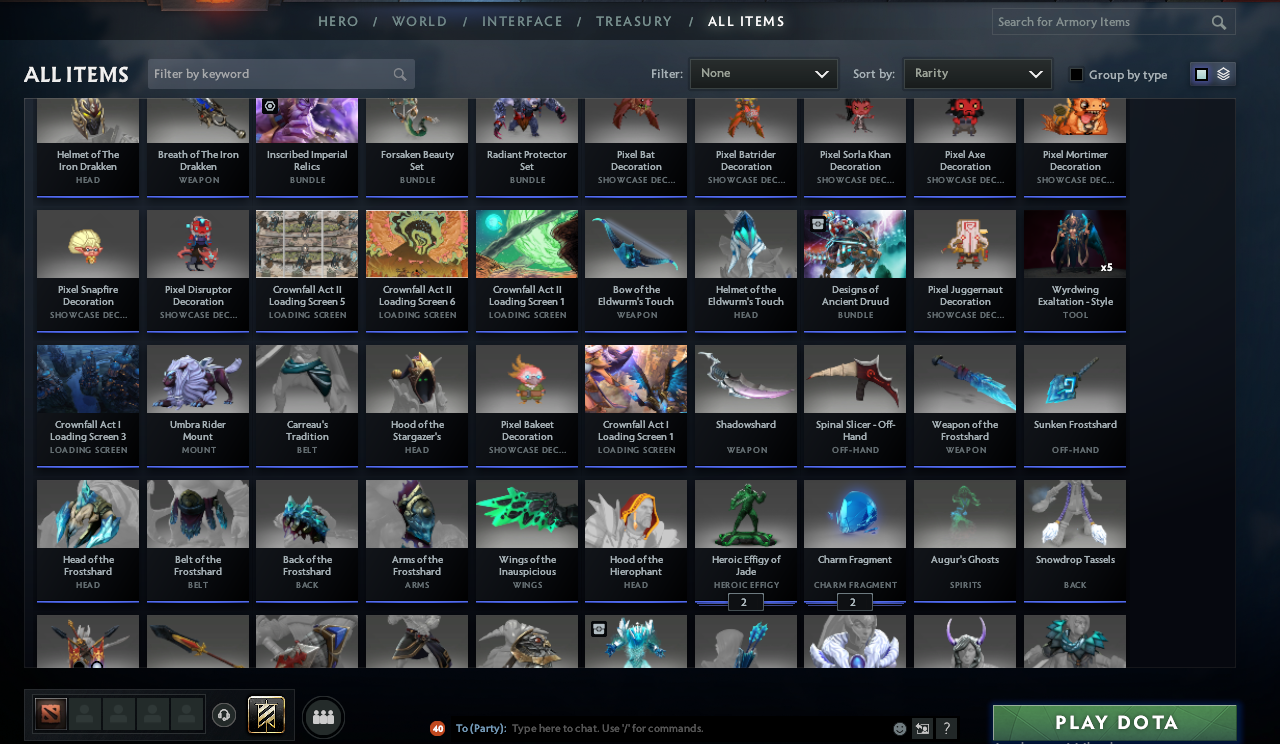1280x744 pixels.
Task: Toggle the single-item grid view icon
Action: 1201,73
